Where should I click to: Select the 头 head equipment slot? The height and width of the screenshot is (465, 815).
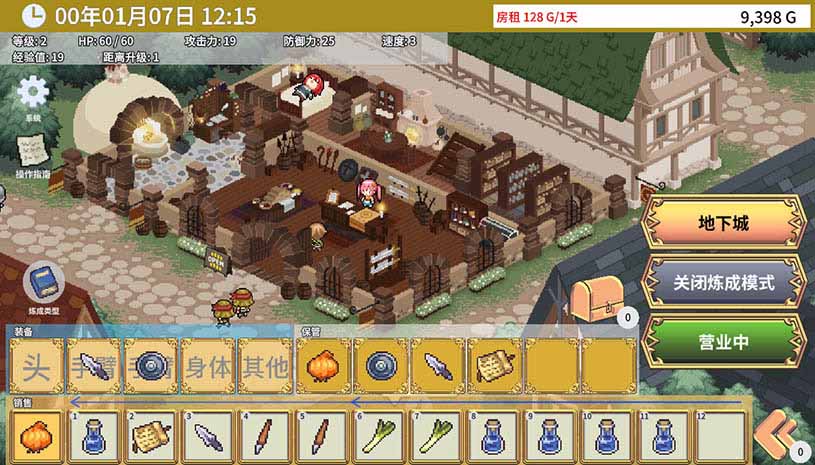tap(38, 366)
